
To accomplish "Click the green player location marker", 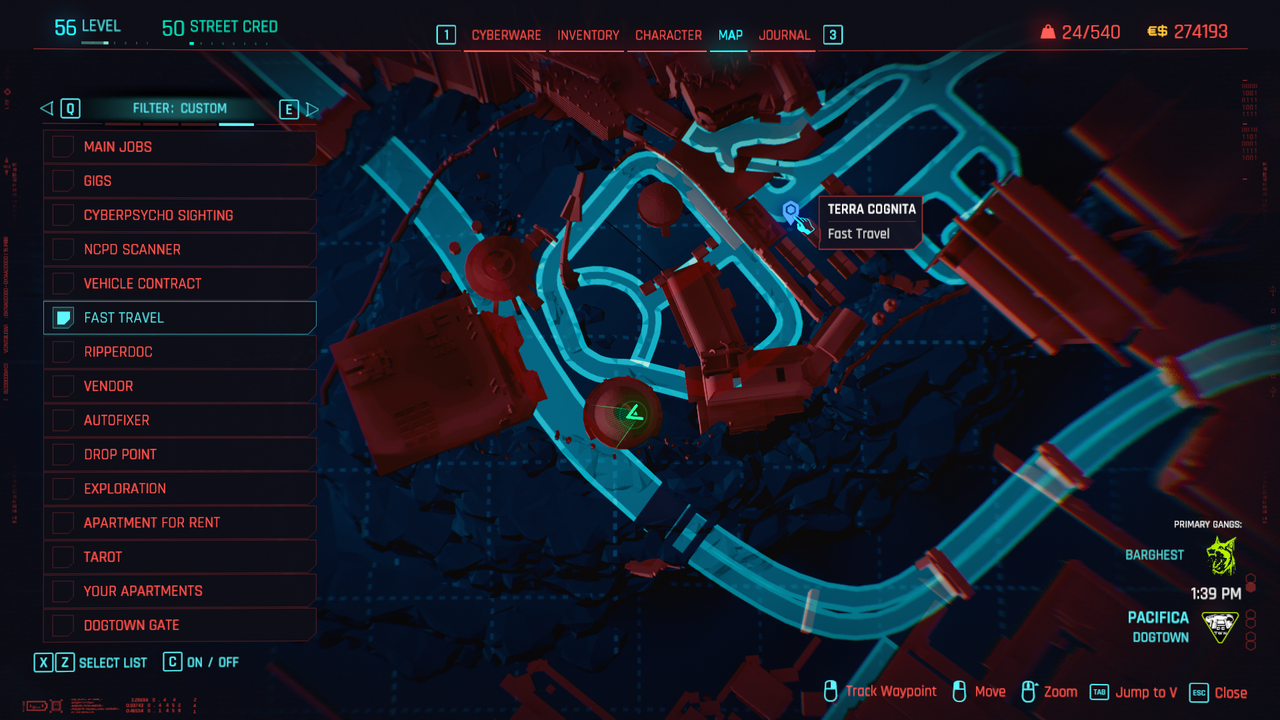I will pos(631,412).
